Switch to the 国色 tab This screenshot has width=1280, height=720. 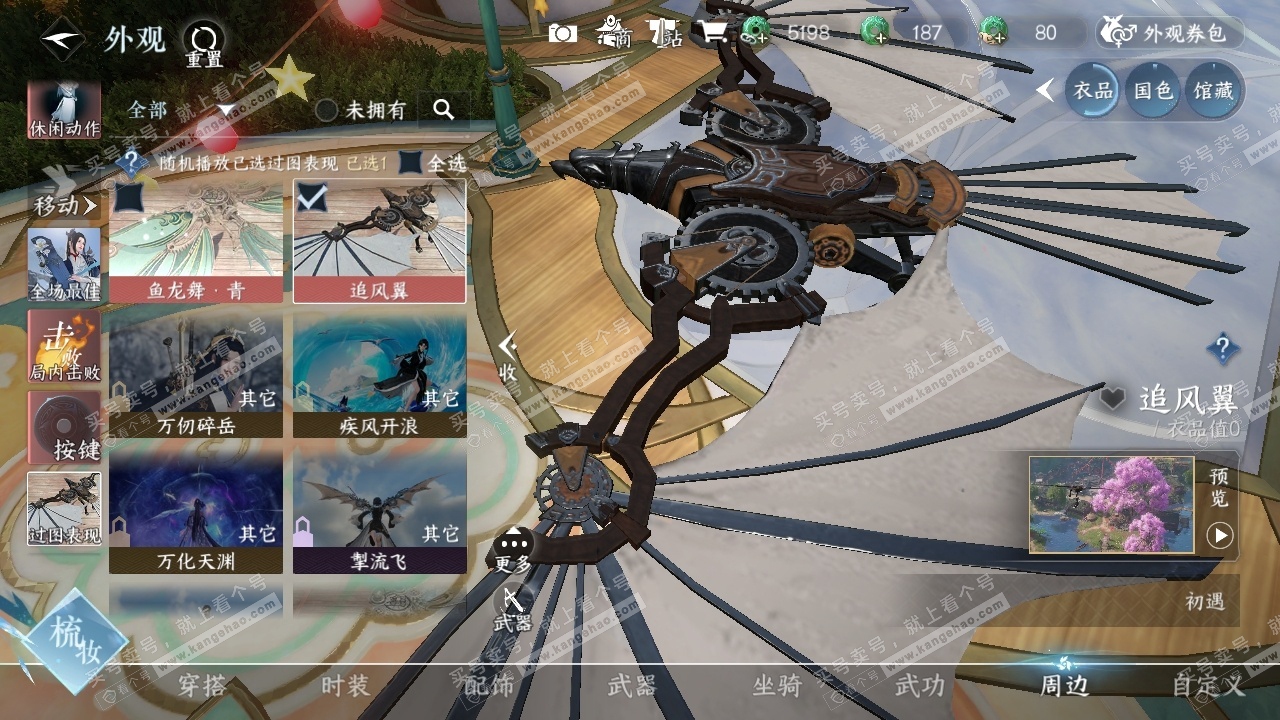coord(1153,91)
